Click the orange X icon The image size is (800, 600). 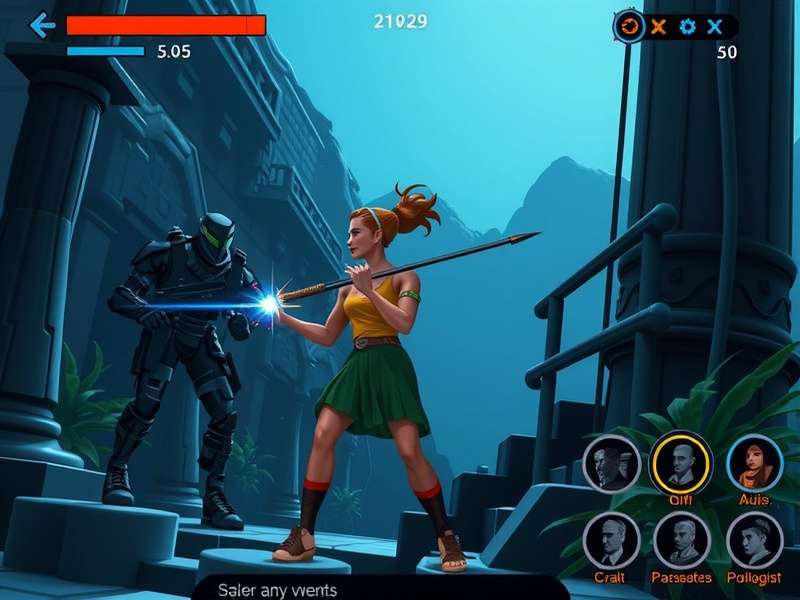(657, 27)
